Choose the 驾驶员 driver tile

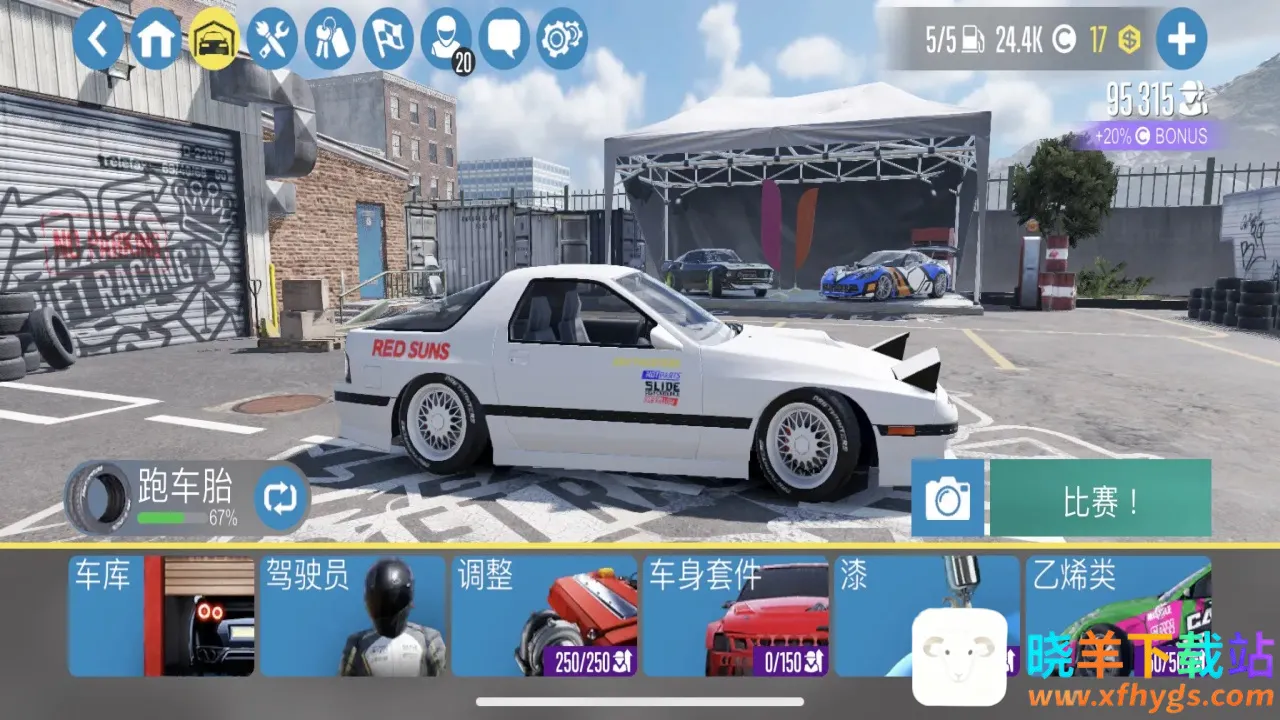click(352, 616)
